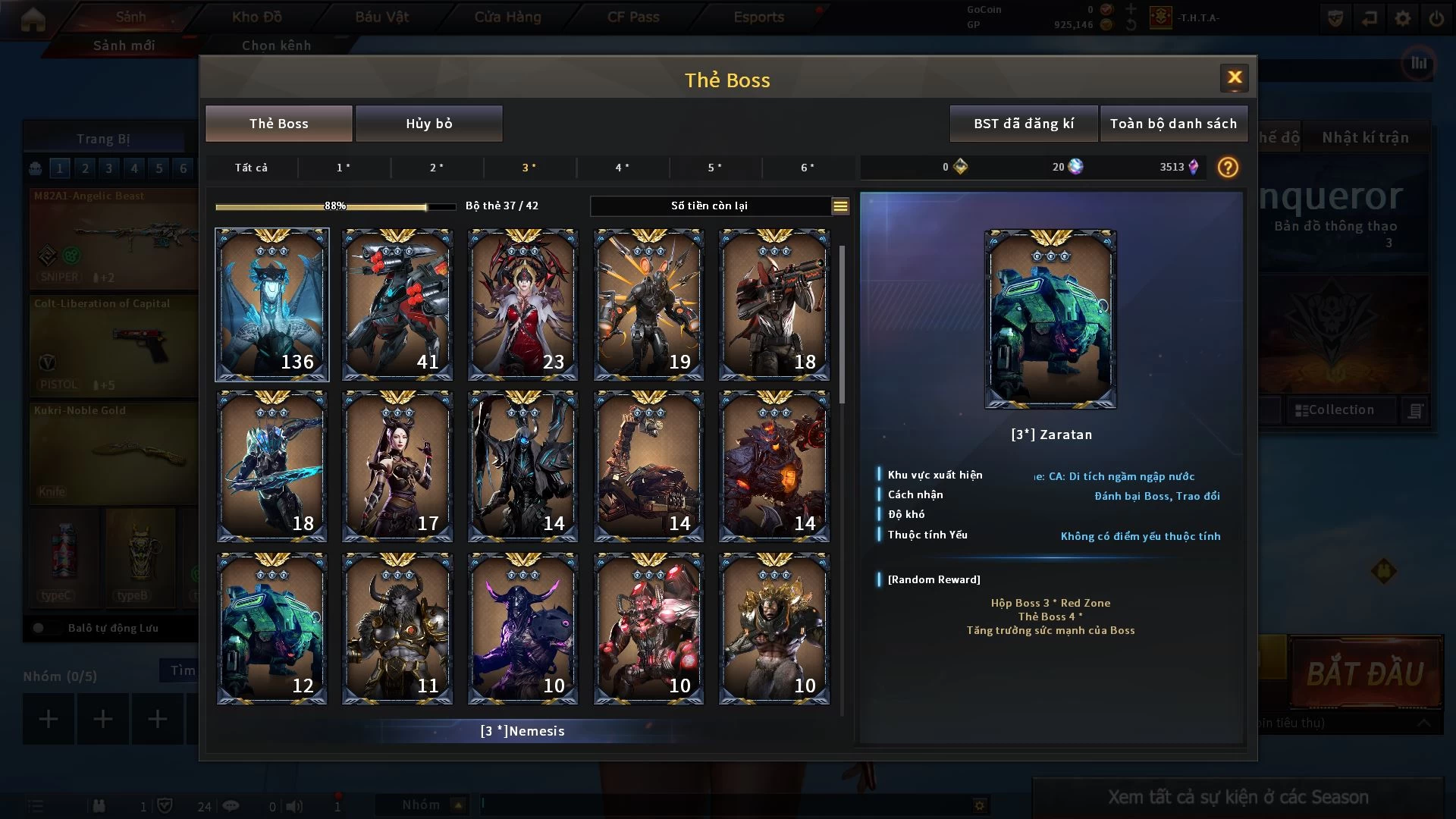
Task: Pick the scorpion boss card
Action: click(648, 466)
